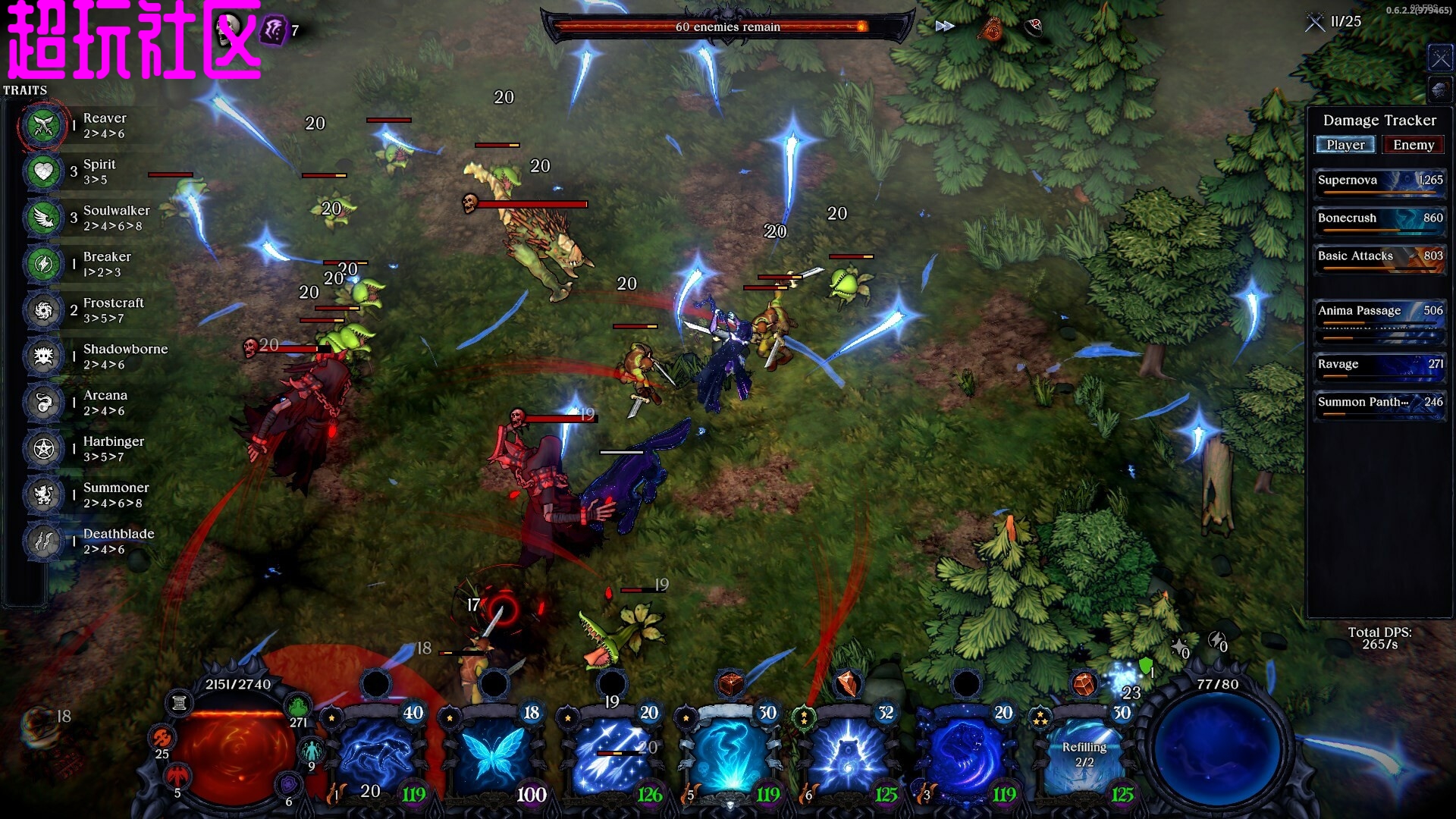Inspect the Reaver trait icon
This screenshot has height=819, width=1456.
pos(43,125)
